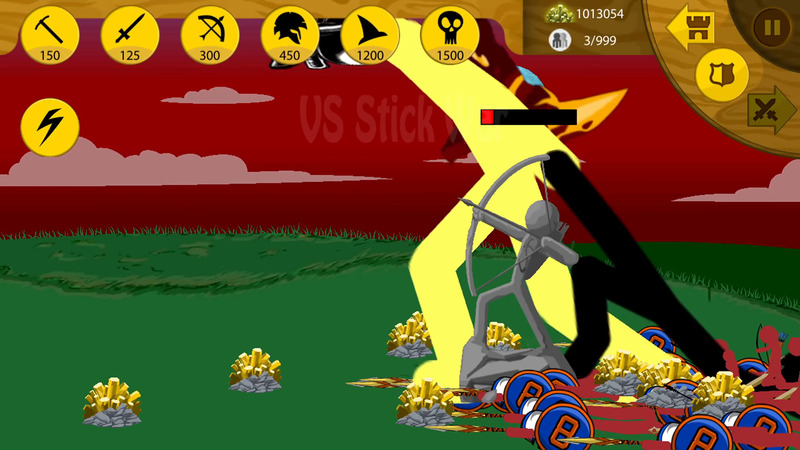The image size is (800, 450).
Task: Buy the archer unit for 300
Action: click(x=210, y=34)
